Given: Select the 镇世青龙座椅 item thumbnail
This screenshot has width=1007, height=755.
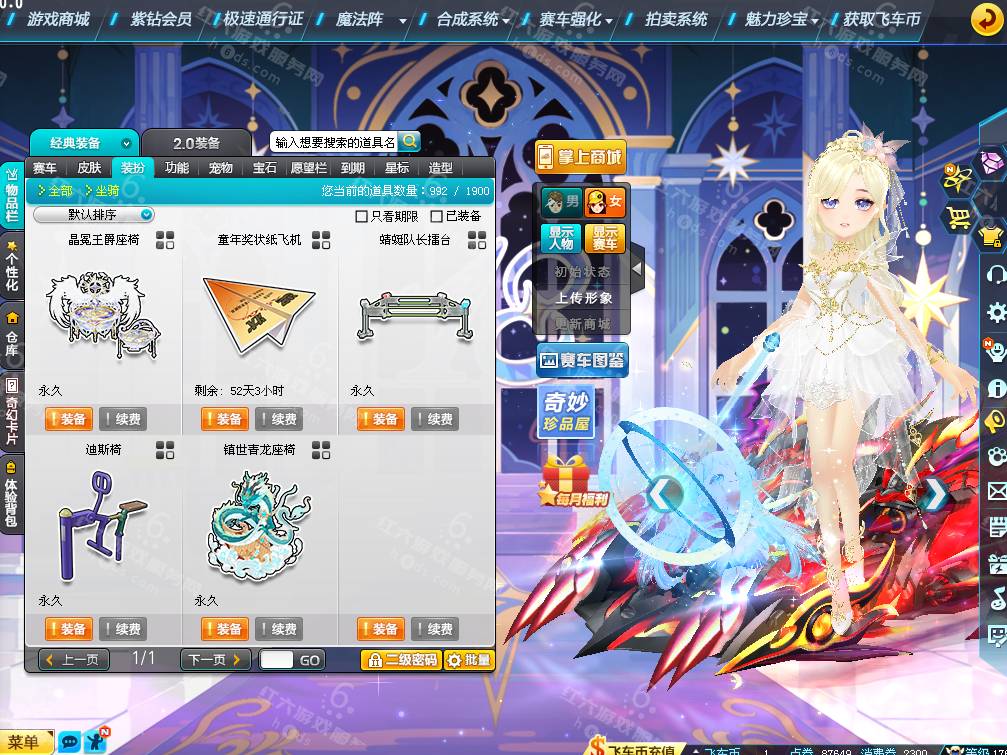Looking at the screenshot, I should pos(260,525).
